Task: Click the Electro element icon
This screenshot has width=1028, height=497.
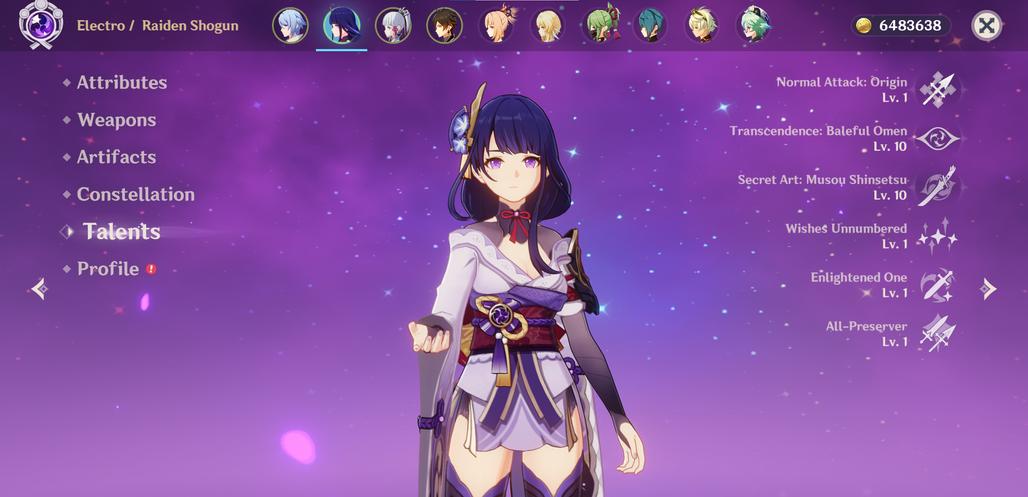Action: pyautogui.click(x=42, y=25)
